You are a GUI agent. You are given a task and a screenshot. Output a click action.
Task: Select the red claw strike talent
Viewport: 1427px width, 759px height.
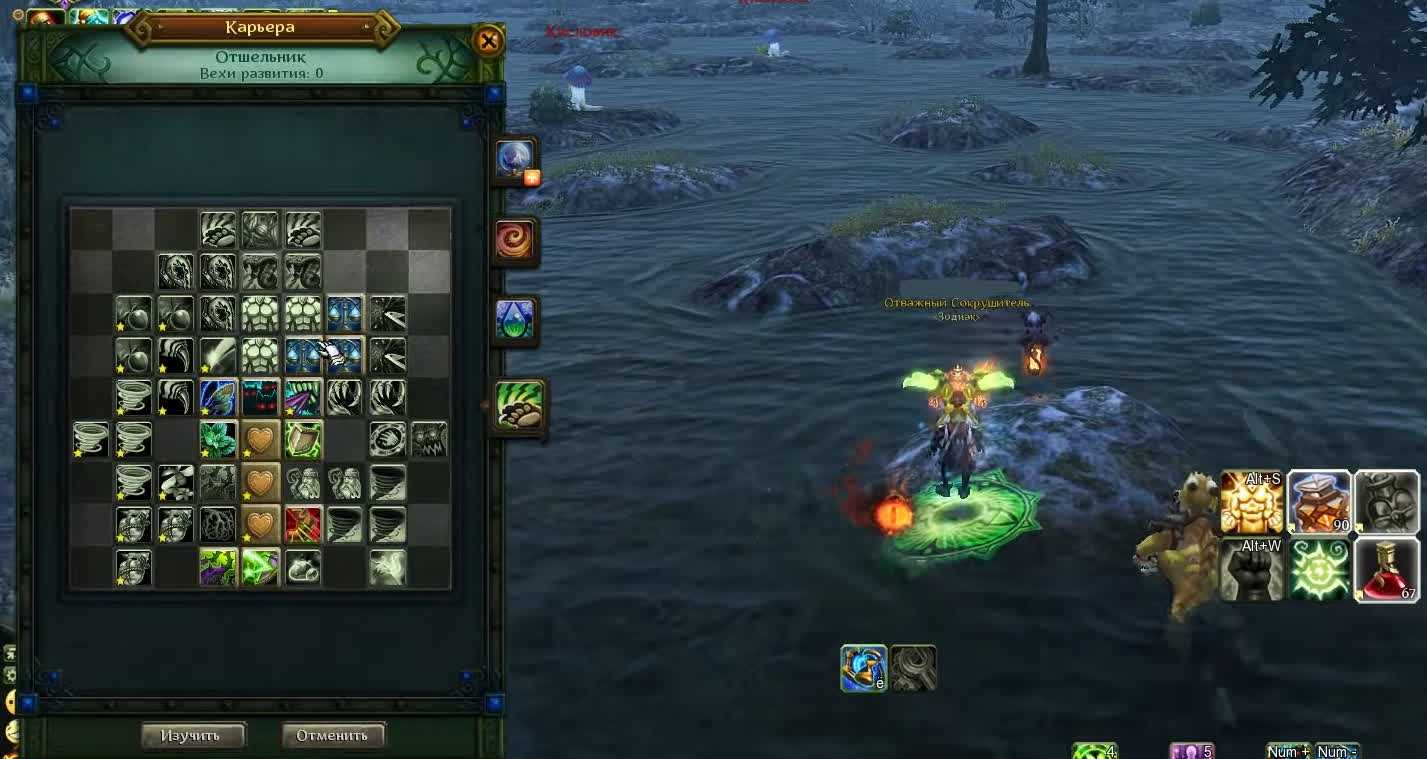pos(303,524)
